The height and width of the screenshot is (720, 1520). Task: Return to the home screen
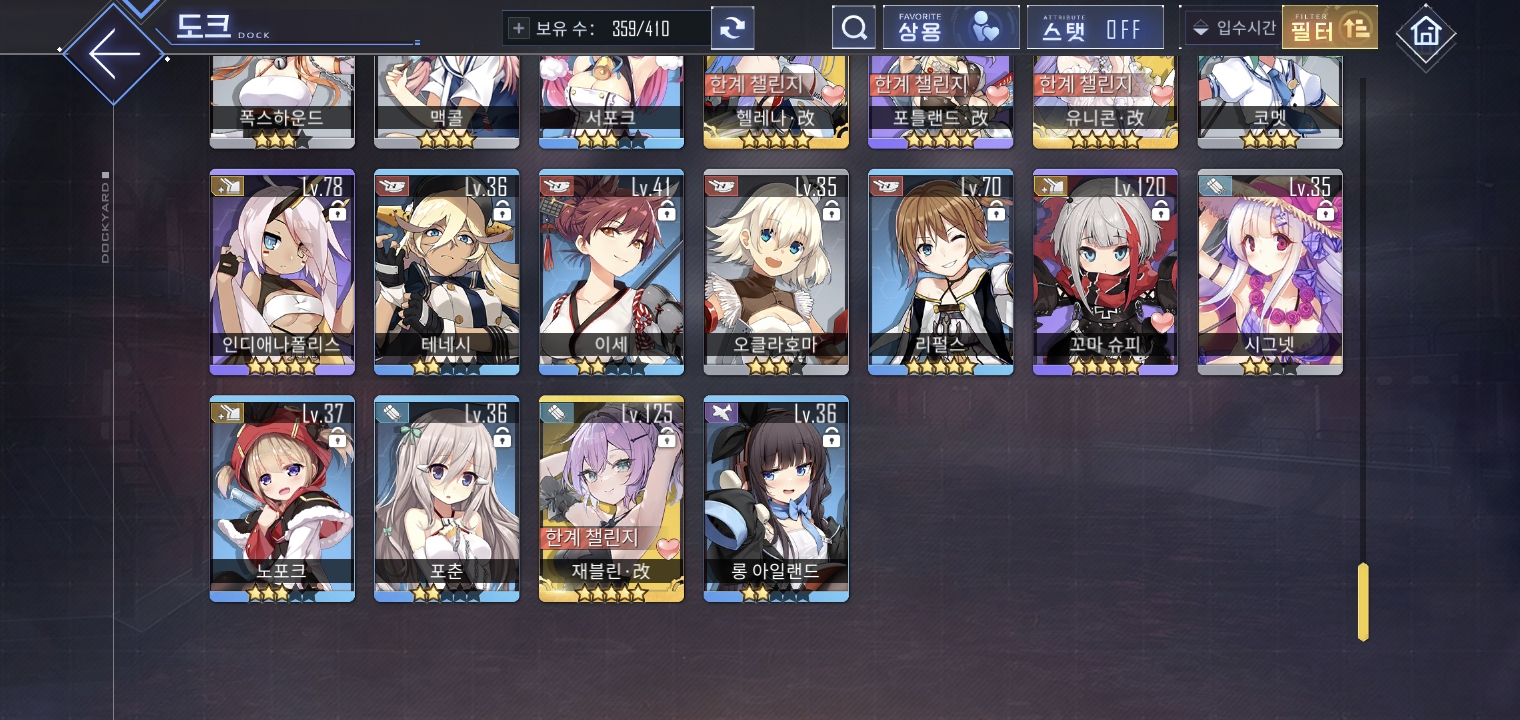[1425, 32]
